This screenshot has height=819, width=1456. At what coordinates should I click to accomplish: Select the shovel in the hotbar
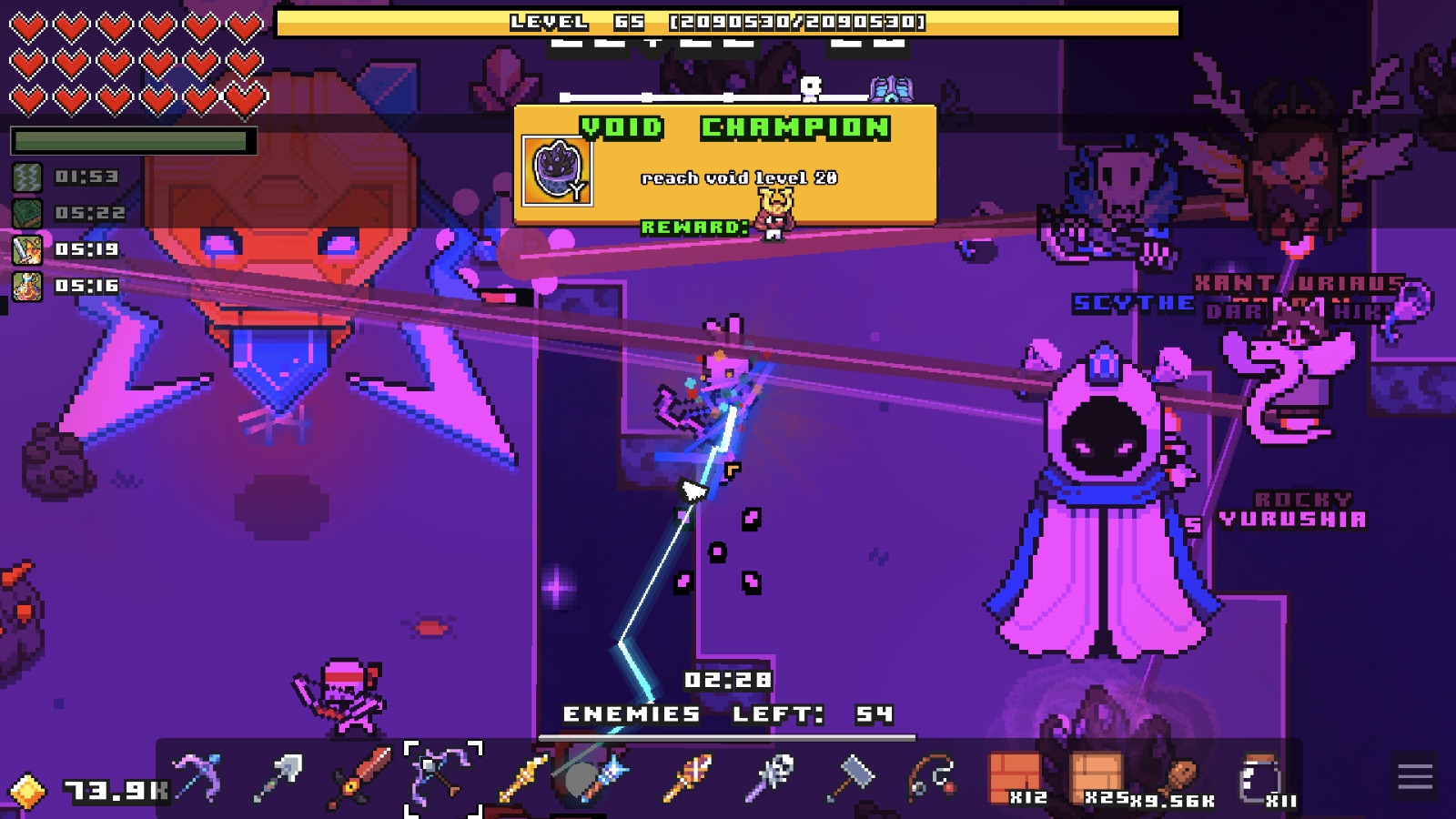point(278,778)
